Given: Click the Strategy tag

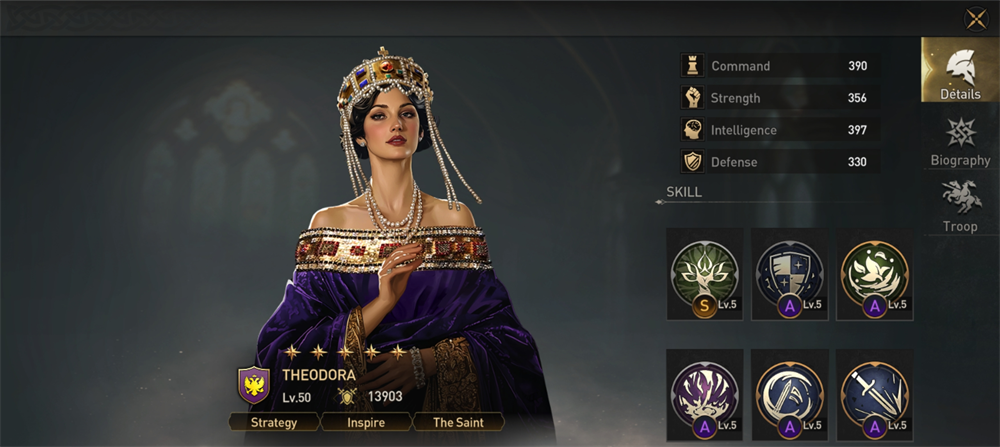Looking at the screenshot, I should coord(274,422).
